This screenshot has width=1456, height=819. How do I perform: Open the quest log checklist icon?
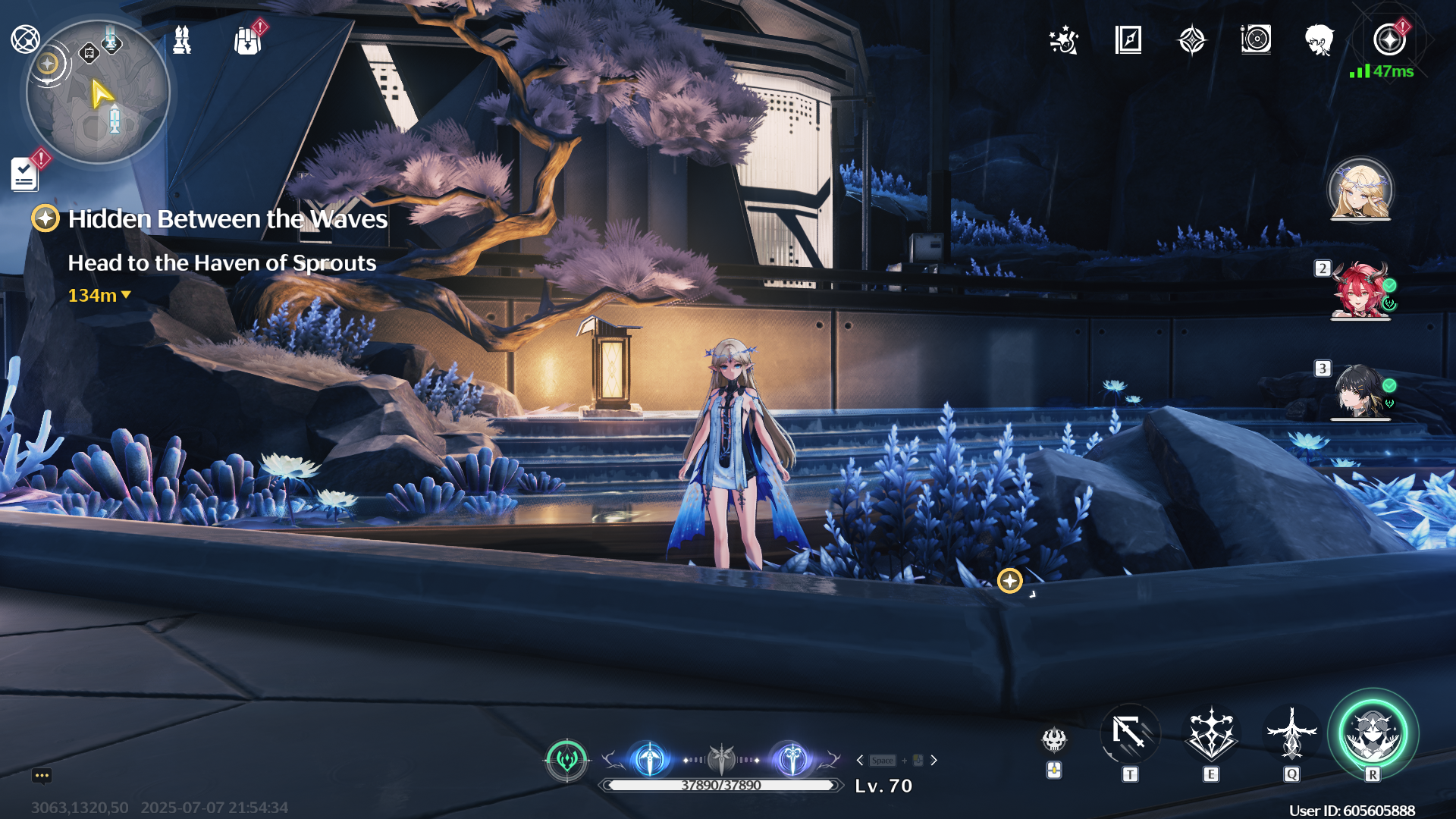tap(25, 174)
